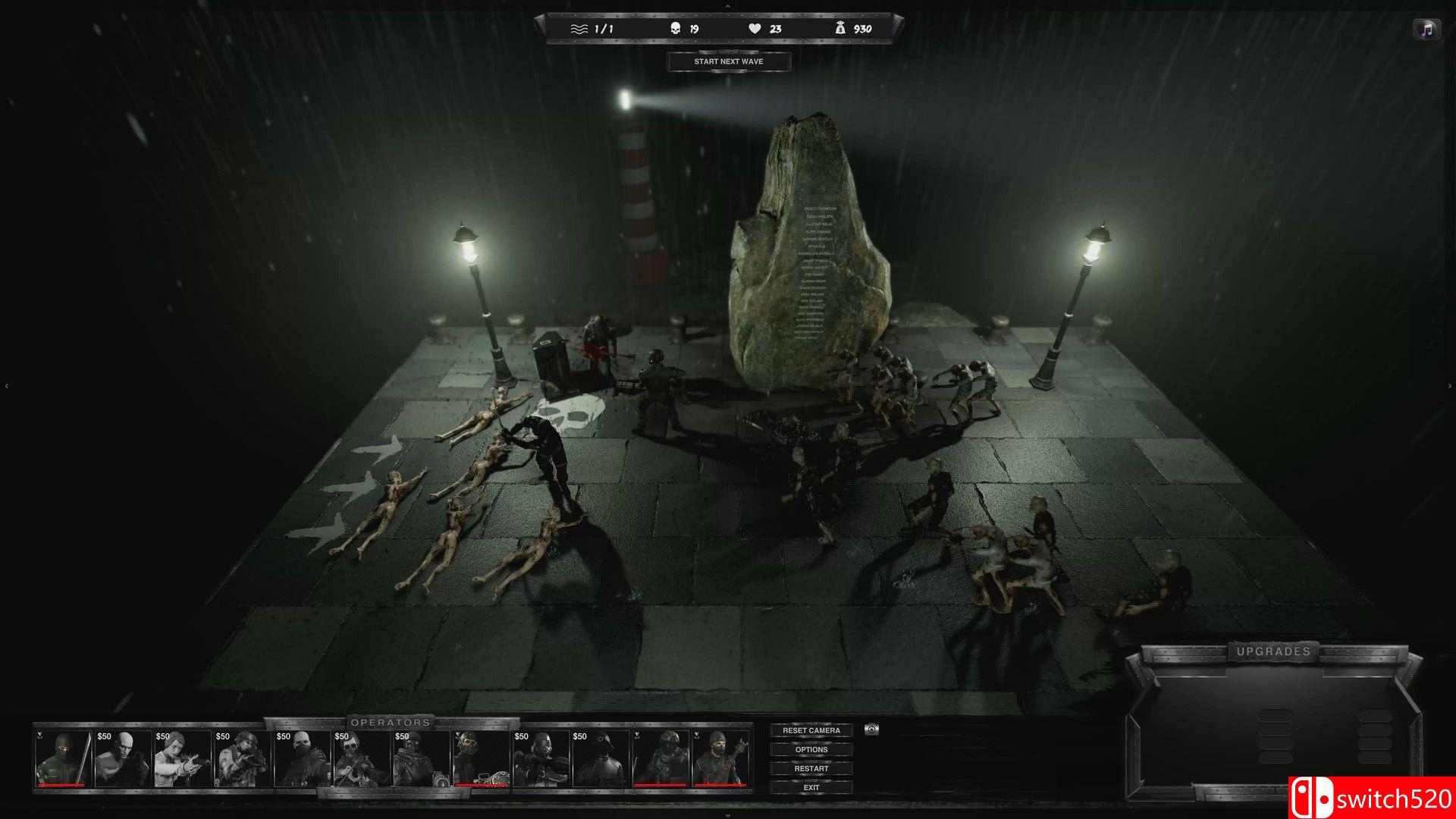The height and width of the screenshot is (819, 1456).
Task: Click the red health bar under the first operator
Action: [x=61, y=786]
